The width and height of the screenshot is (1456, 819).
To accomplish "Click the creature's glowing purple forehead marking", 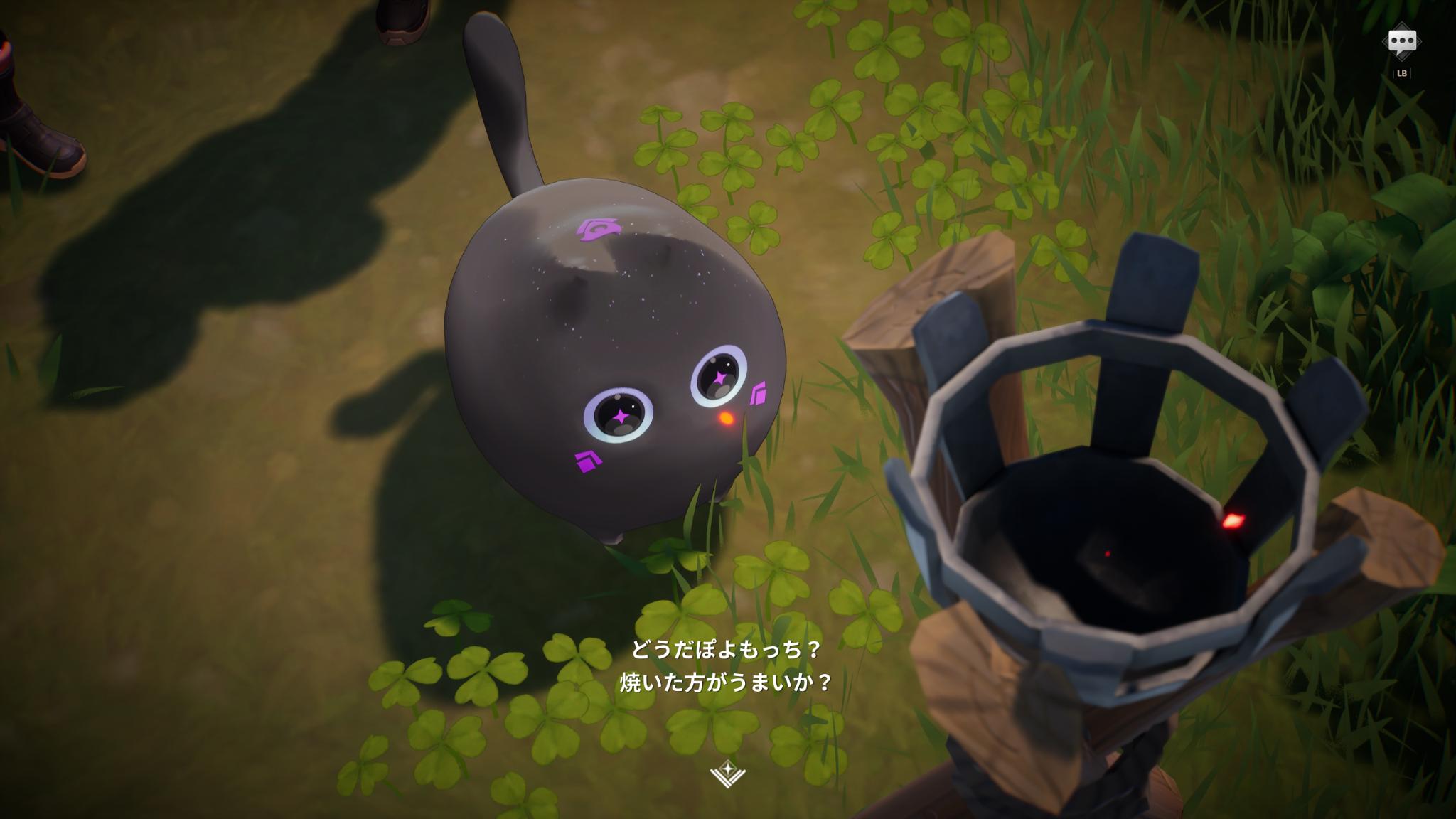I will click(x=599, y=230).
